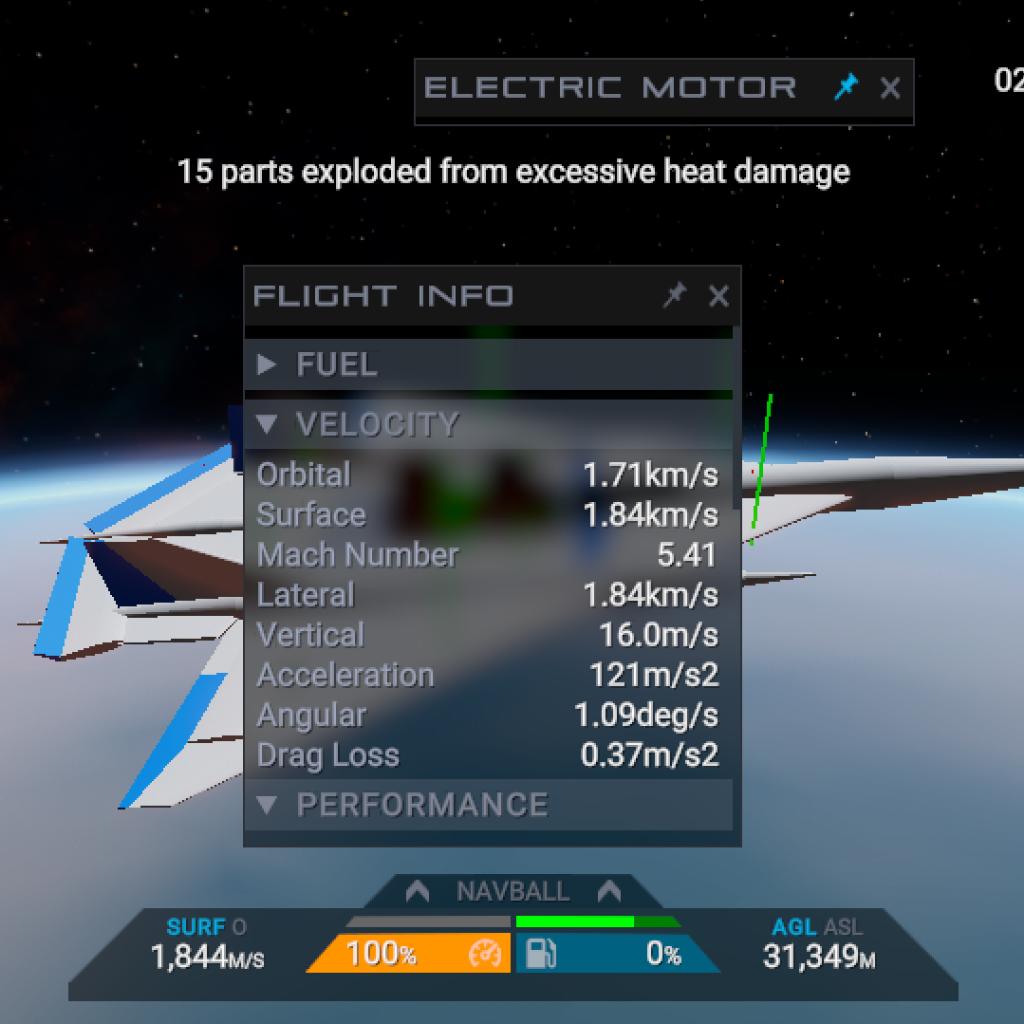Show the Navball

tap(512, 891)
